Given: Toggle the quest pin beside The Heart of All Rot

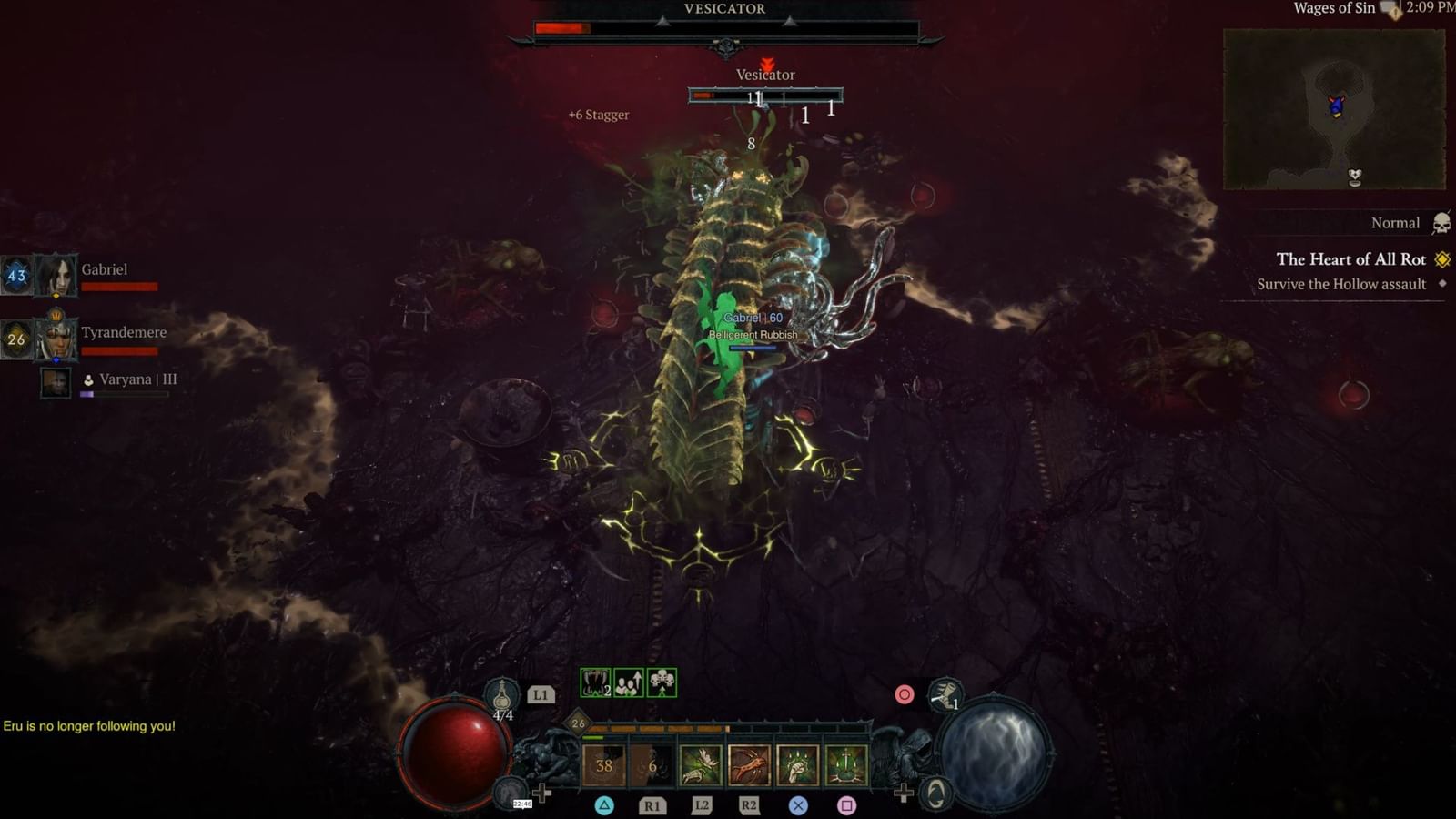Looking at the screenshot, I should [1441, 258].
